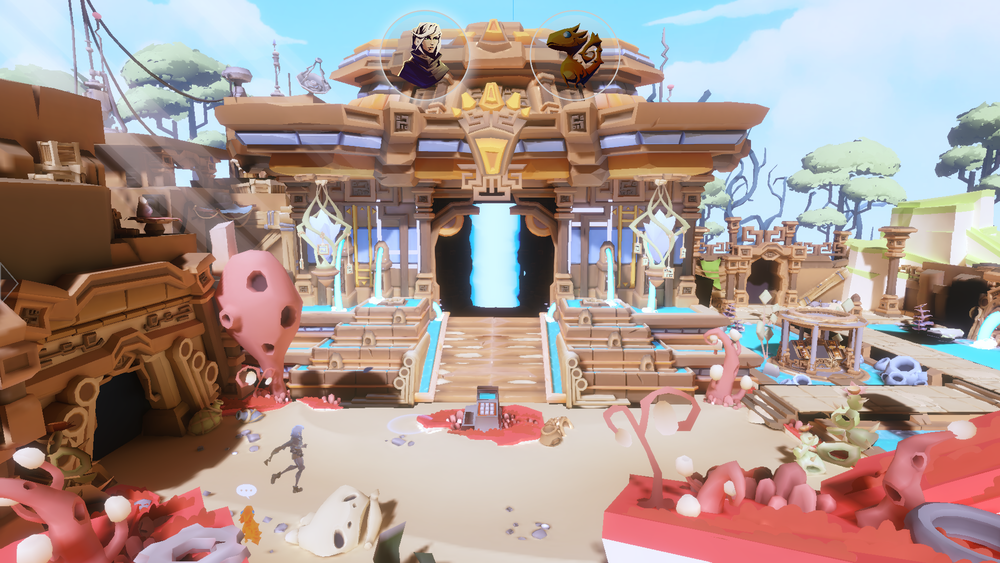This screenshot has width=1000, height=563.
Task: Select the white-haired character portrait
Action: [x=424, y=55]
